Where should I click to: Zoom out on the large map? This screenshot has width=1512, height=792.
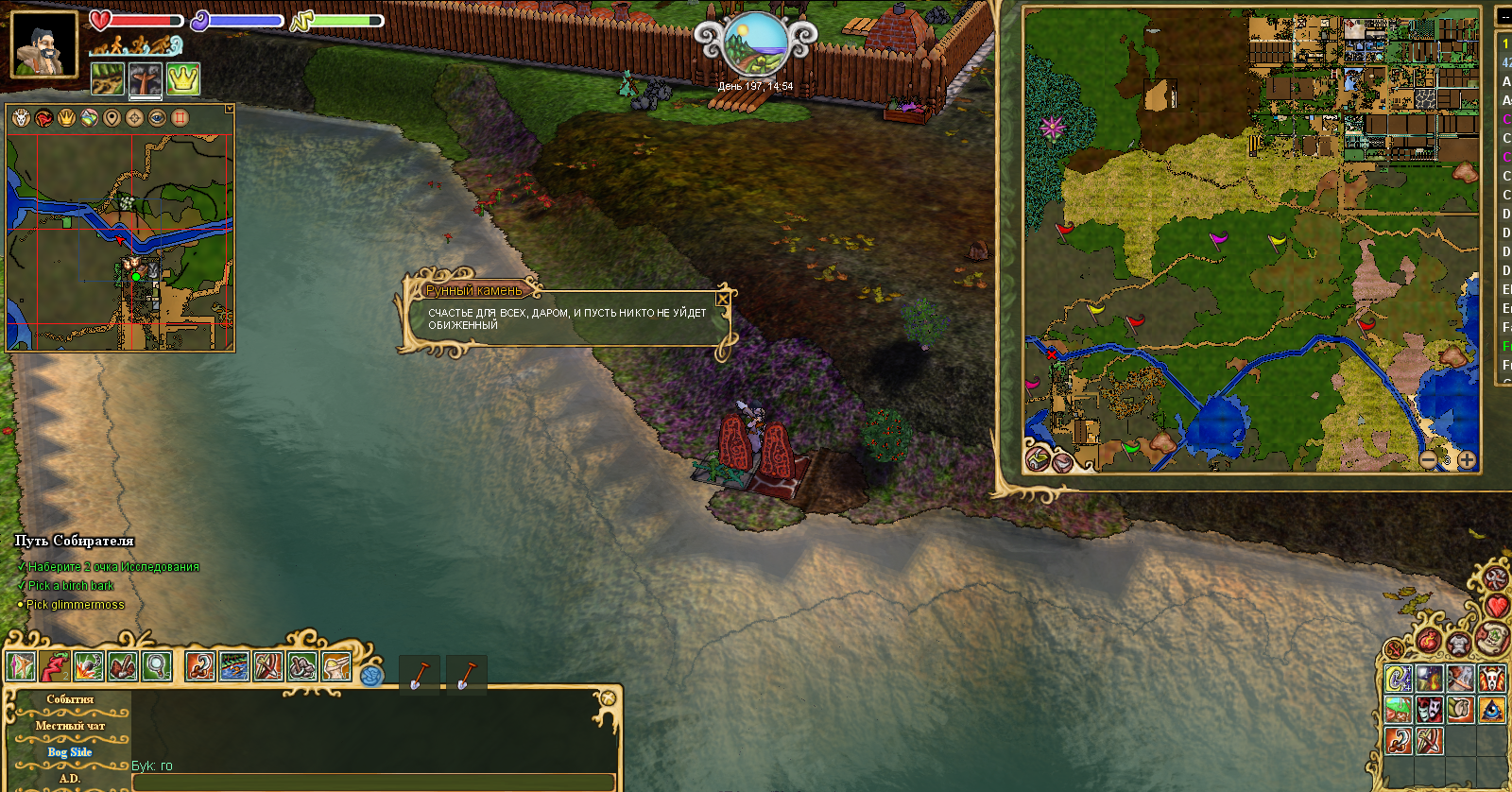coord(1429,460)
